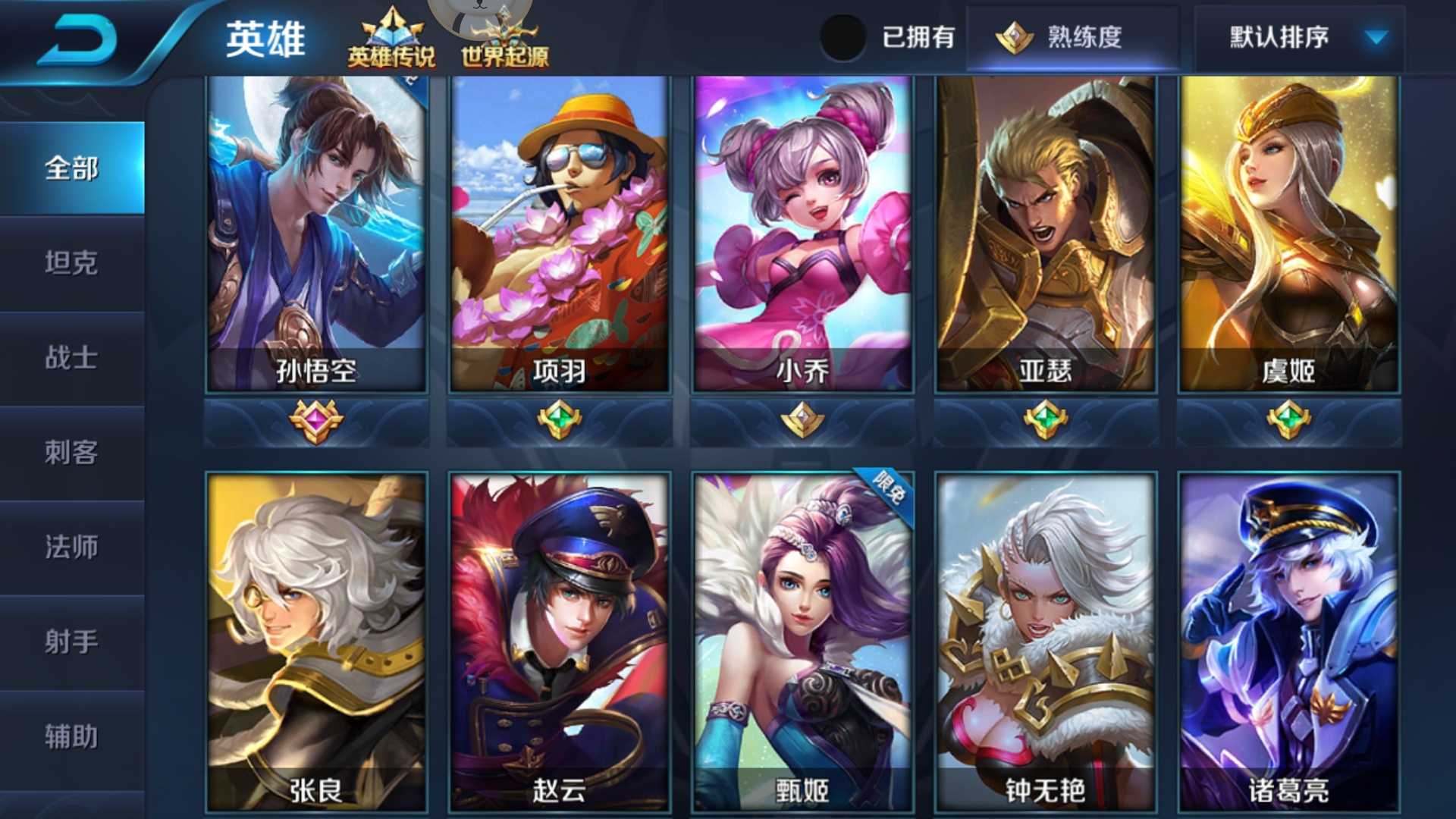Viewport: 1456px width, 819px height.
Task: Open the 默认排序 sorting dropdown
Action: pos(1289,36)
